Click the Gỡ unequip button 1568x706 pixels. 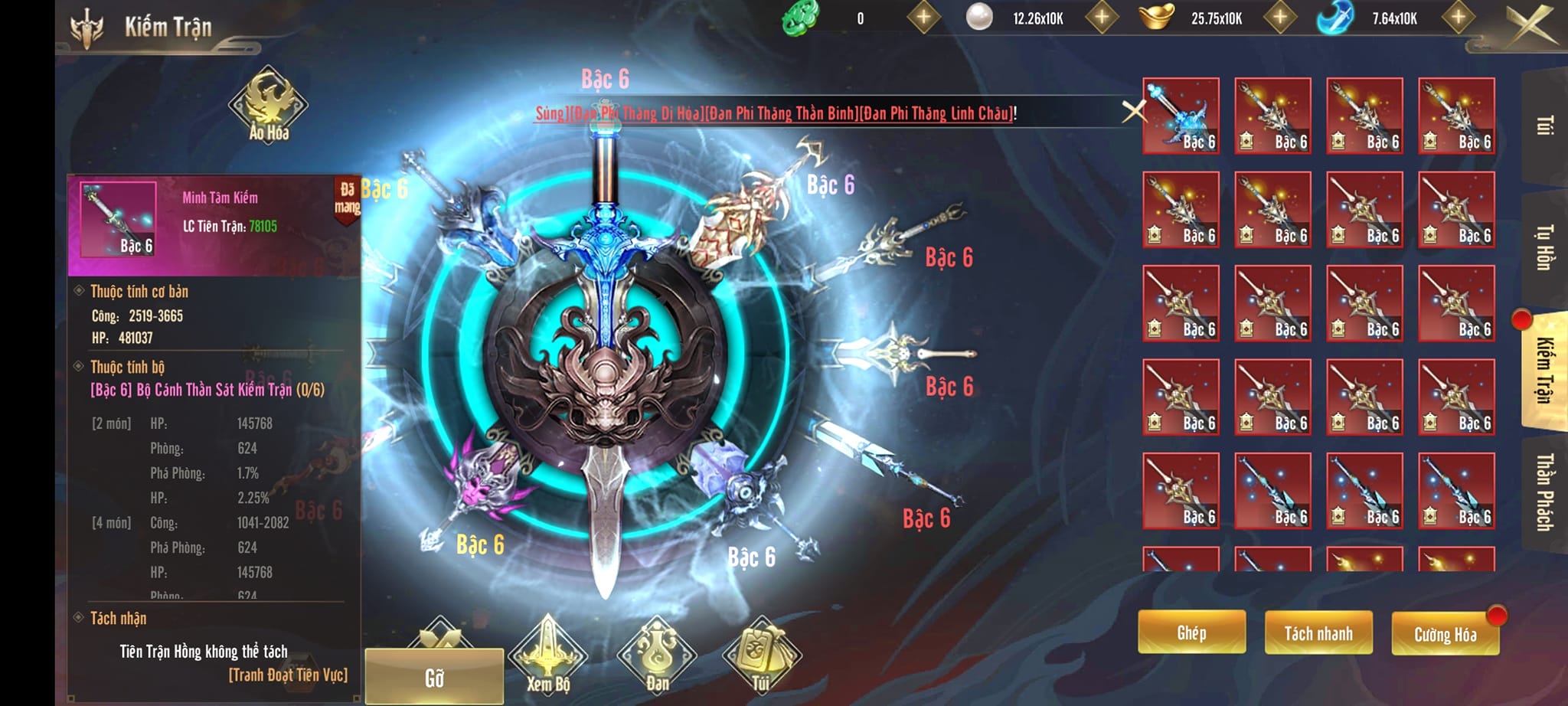click(434, 677)
